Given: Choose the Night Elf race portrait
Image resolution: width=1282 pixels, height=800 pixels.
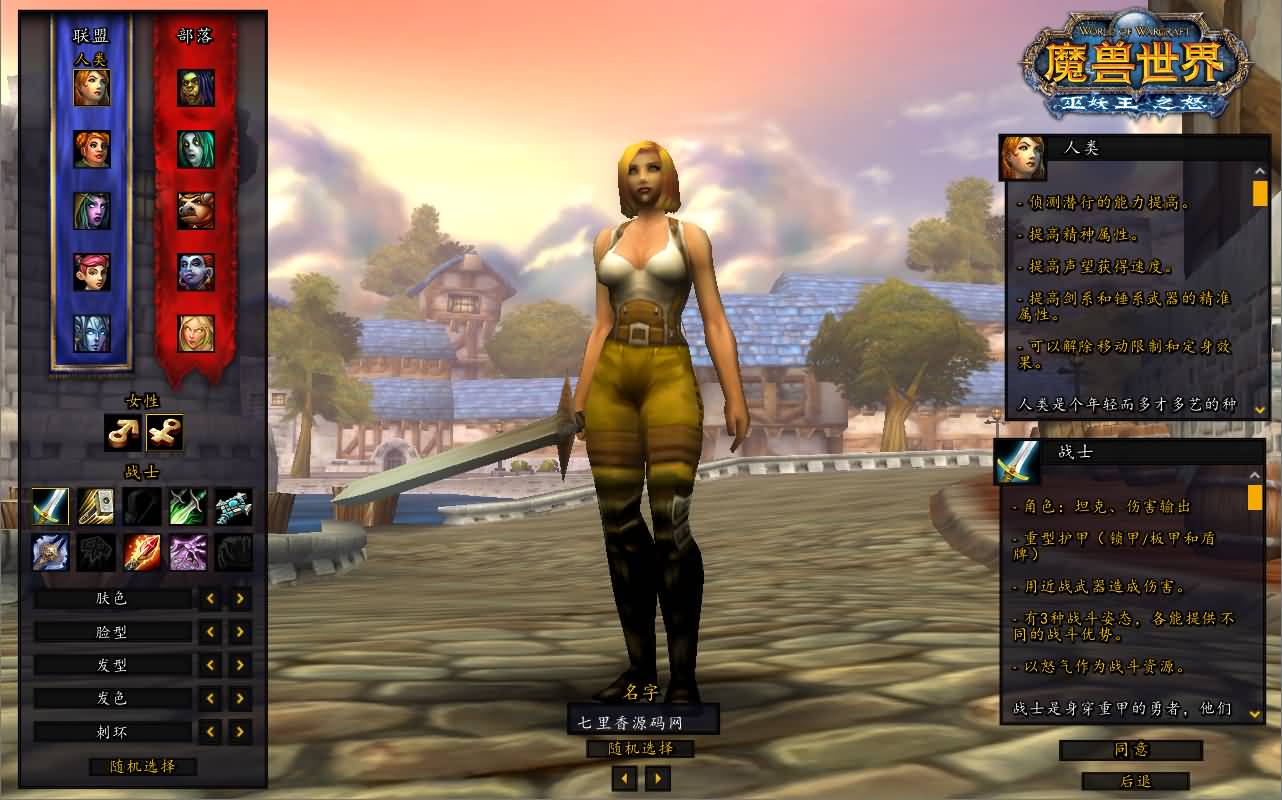Looking at the screenshot, I should coord(92,210).
